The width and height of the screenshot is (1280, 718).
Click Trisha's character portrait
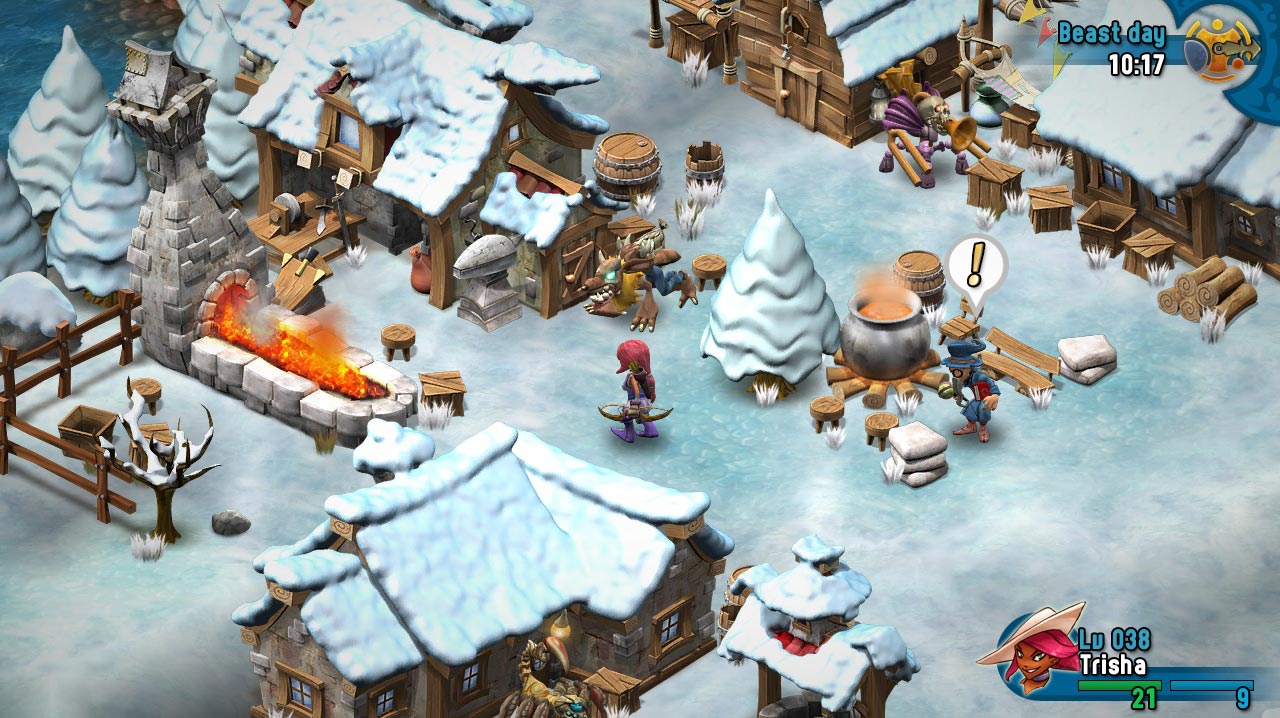1033,652
